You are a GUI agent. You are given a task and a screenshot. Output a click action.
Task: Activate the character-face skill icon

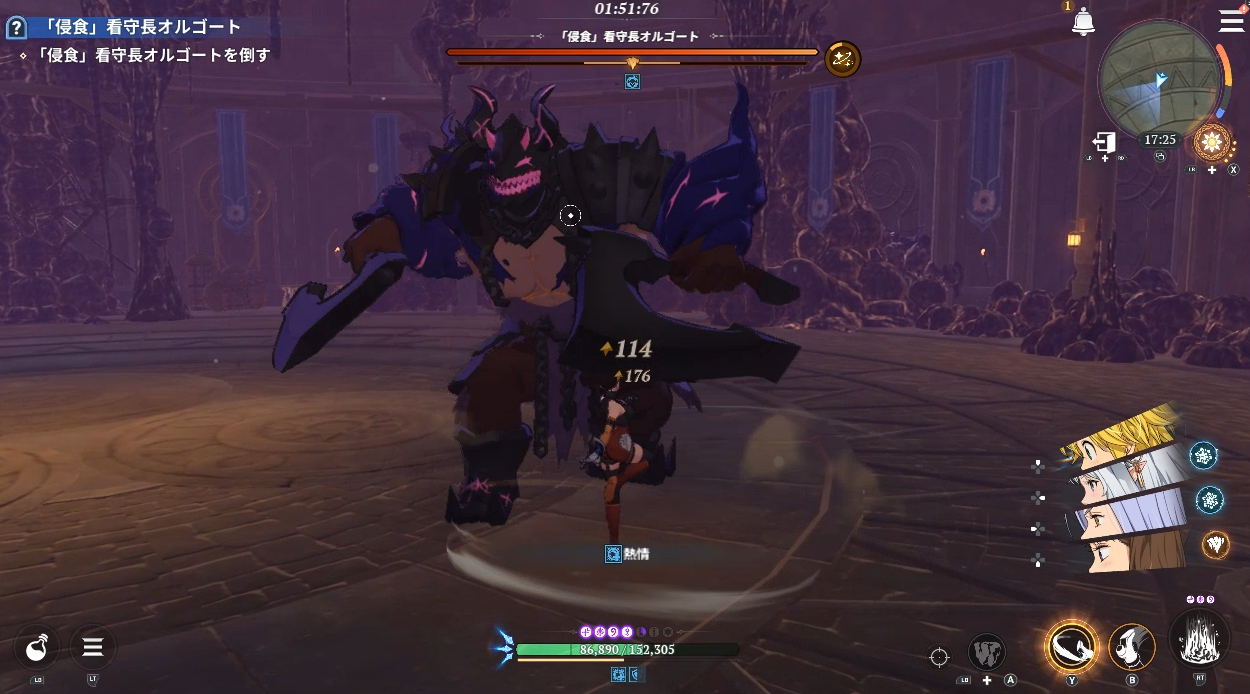(x=1132, y=647)
